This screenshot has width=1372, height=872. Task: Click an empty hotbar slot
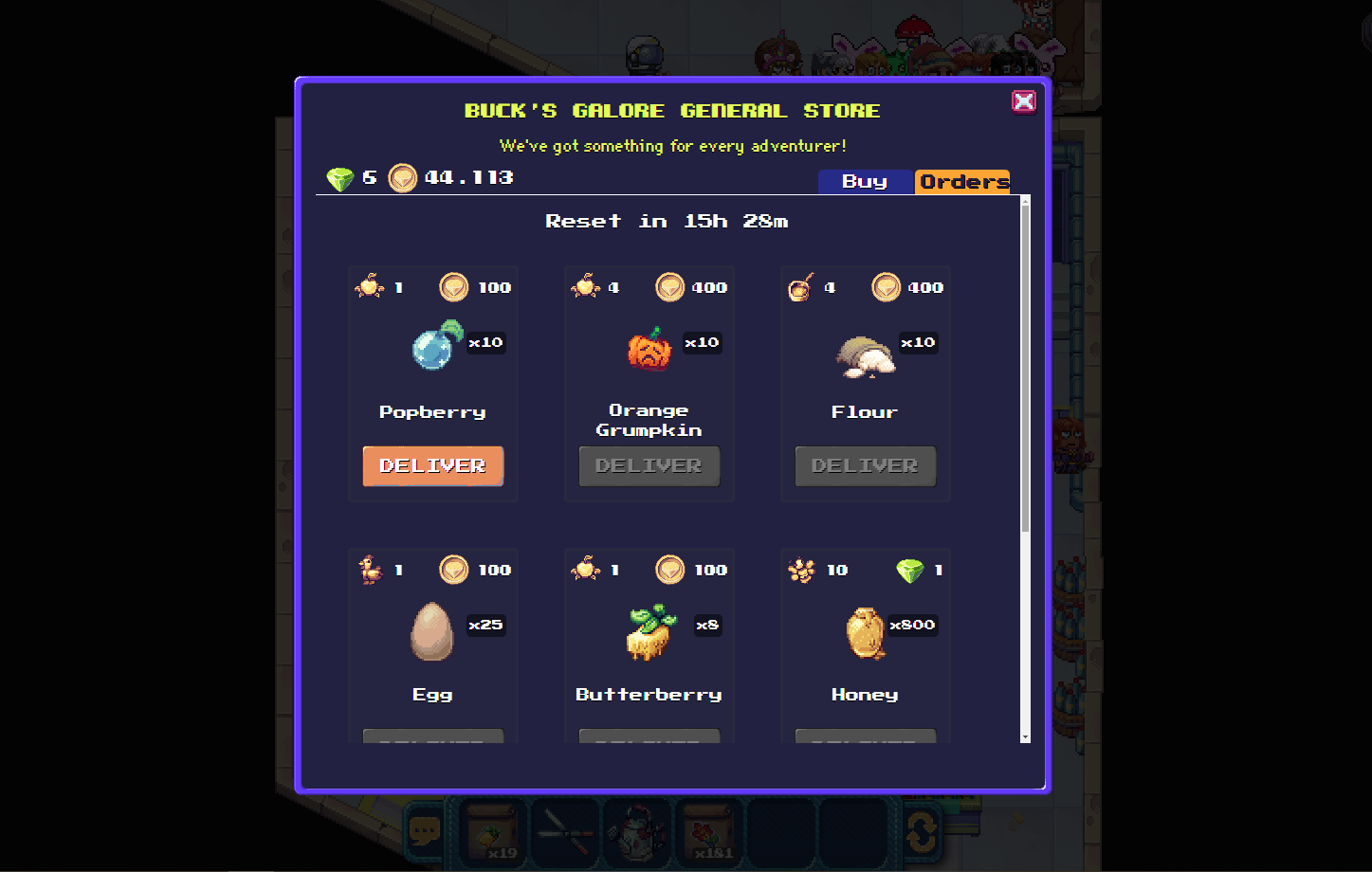(x=779, y=831)
